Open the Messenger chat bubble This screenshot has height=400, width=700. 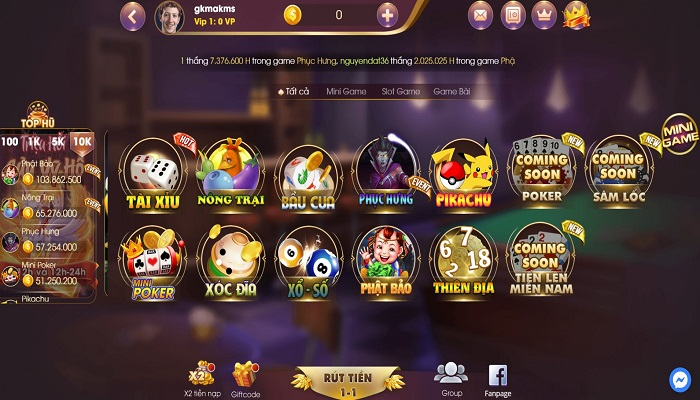tap(680, 380)
